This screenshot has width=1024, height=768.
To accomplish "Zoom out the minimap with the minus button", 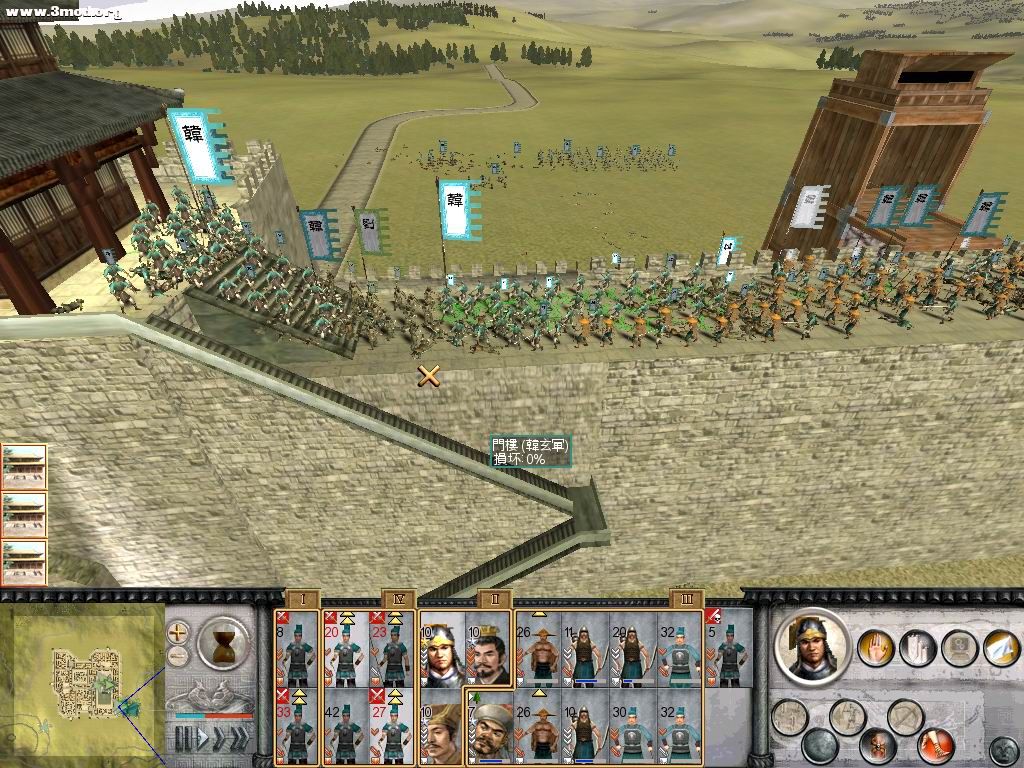I will (x=178, y=656).
